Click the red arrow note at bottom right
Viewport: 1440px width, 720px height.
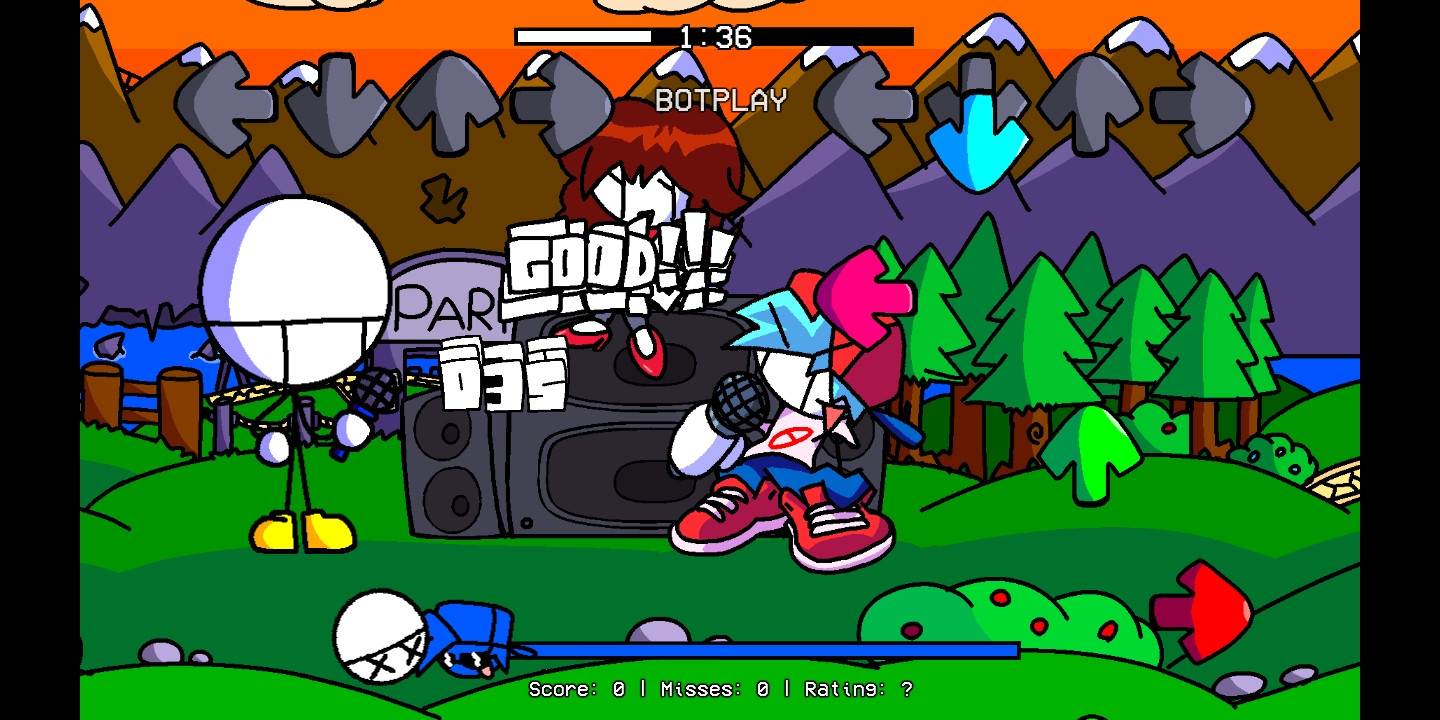(x=1200, y=610)
